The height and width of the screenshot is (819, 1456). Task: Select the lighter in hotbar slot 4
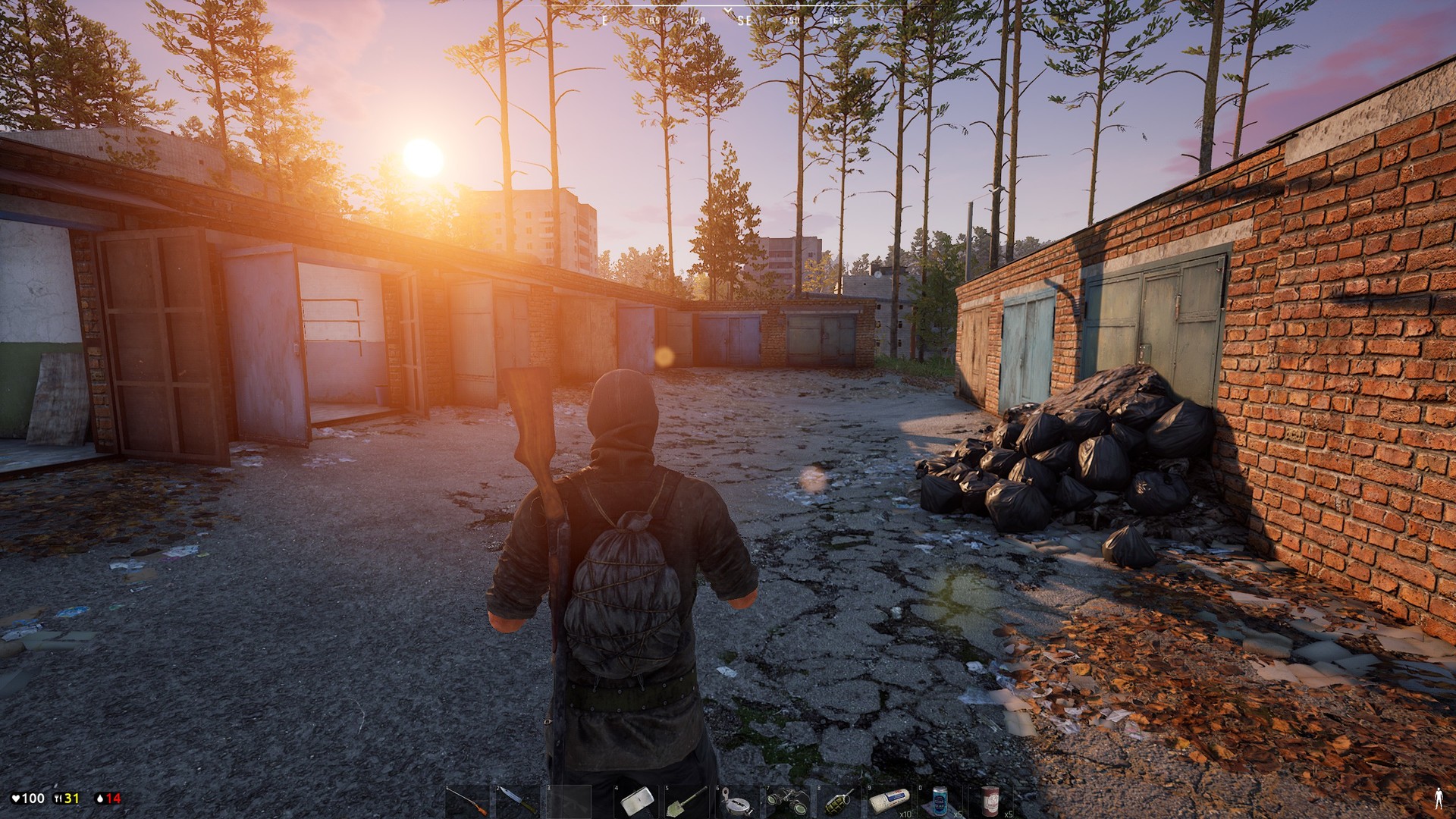click(634, 800)
